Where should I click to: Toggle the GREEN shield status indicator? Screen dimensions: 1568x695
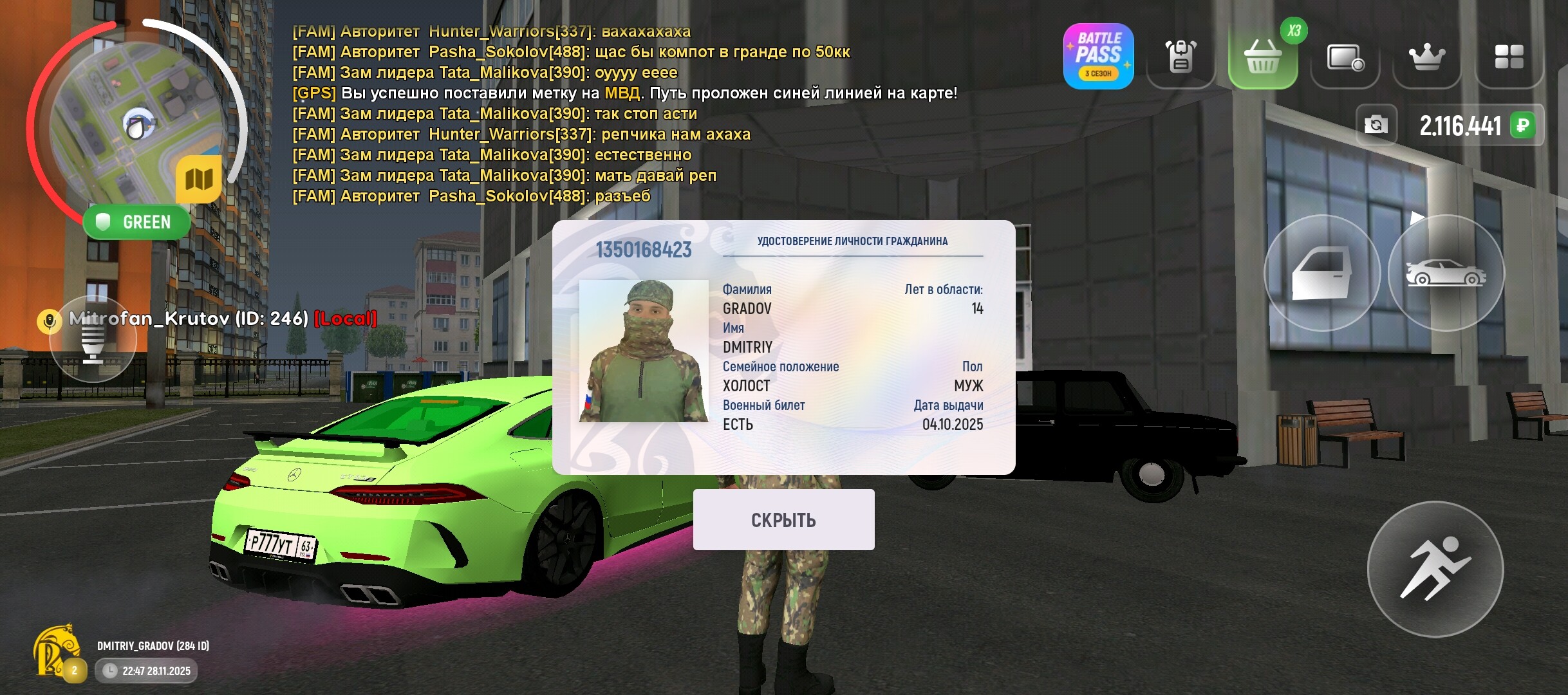[x=136, y=221]
